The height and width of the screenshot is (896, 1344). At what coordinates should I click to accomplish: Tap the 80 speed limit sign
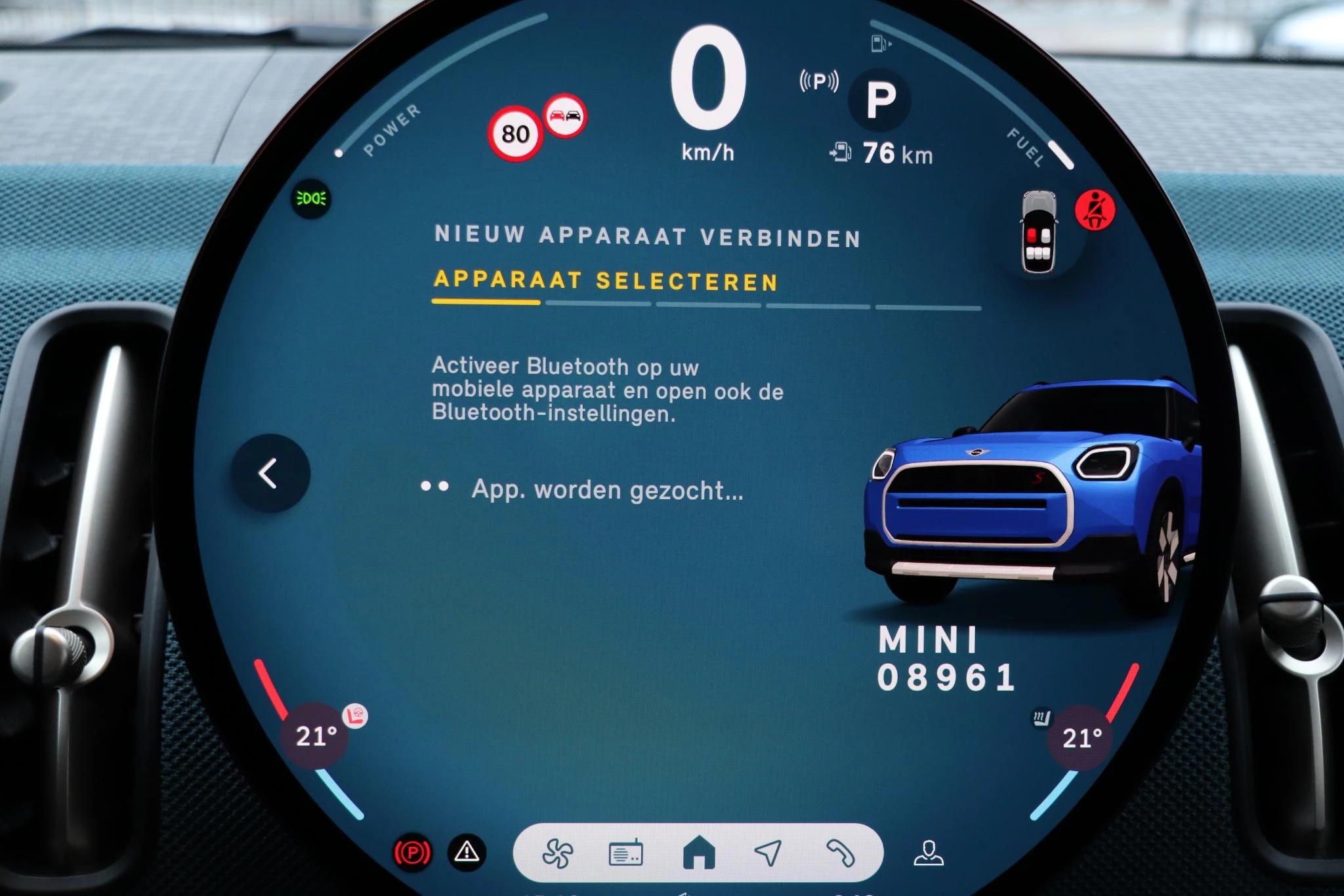point(515,134)
